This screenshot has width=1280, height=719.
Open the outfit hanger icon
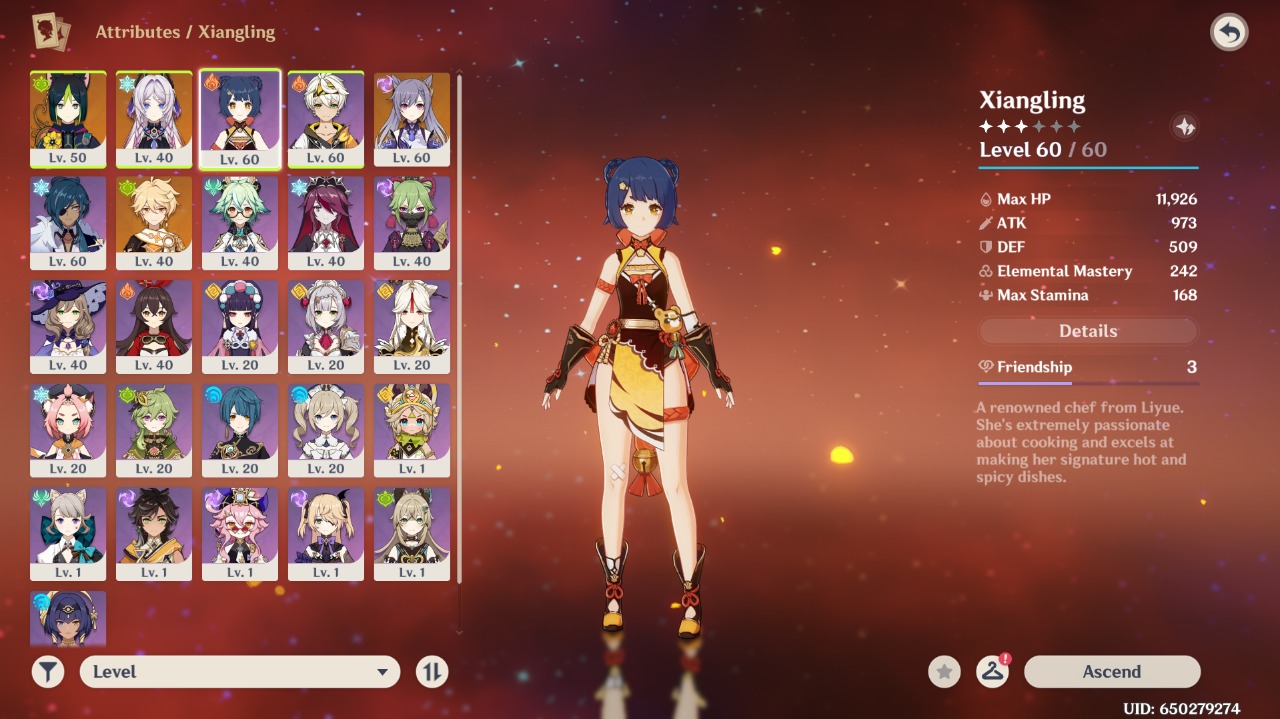coord(992,672)
